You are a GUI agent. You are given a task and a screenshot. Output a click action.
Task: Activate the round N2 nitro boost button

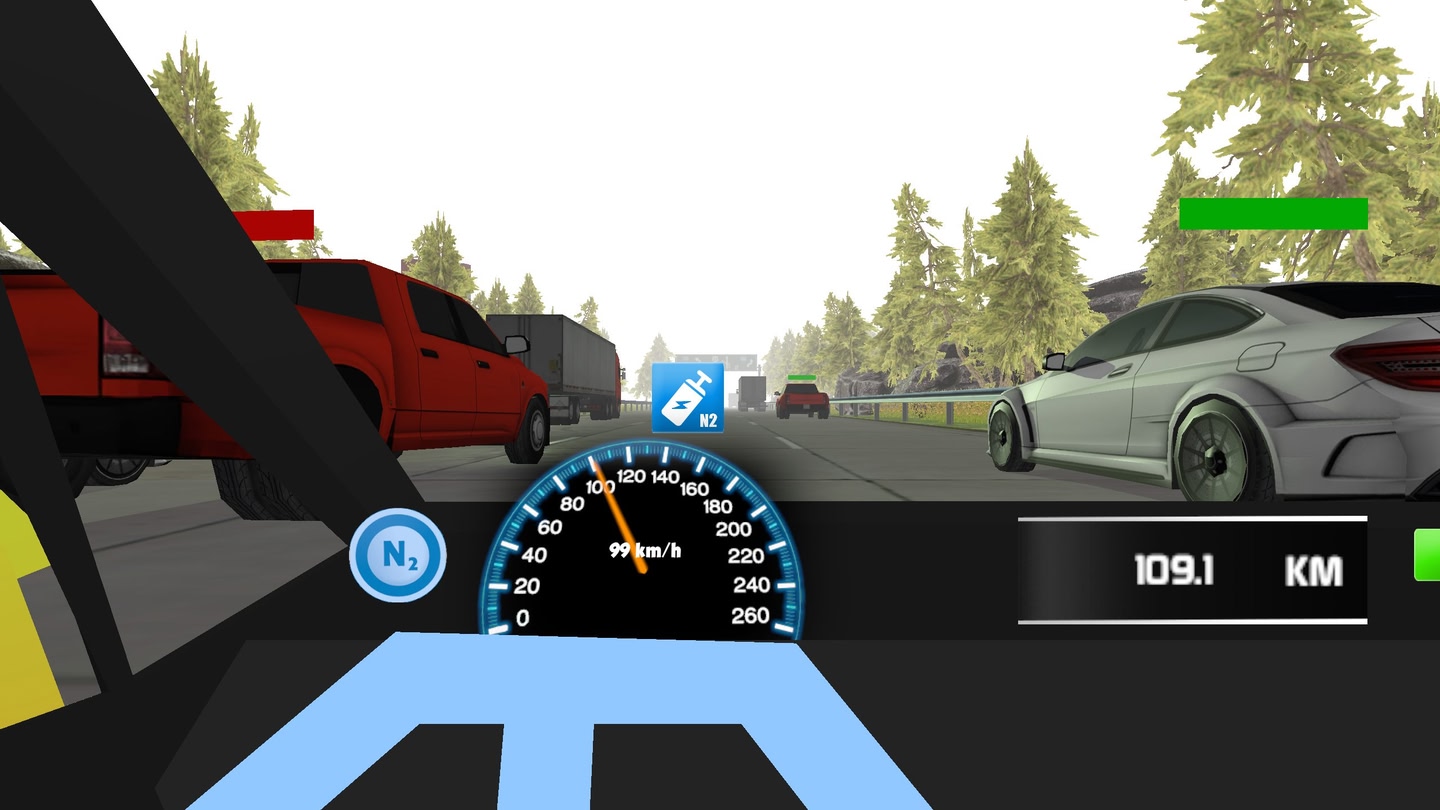pyautogui.click(x=397, y=556)
